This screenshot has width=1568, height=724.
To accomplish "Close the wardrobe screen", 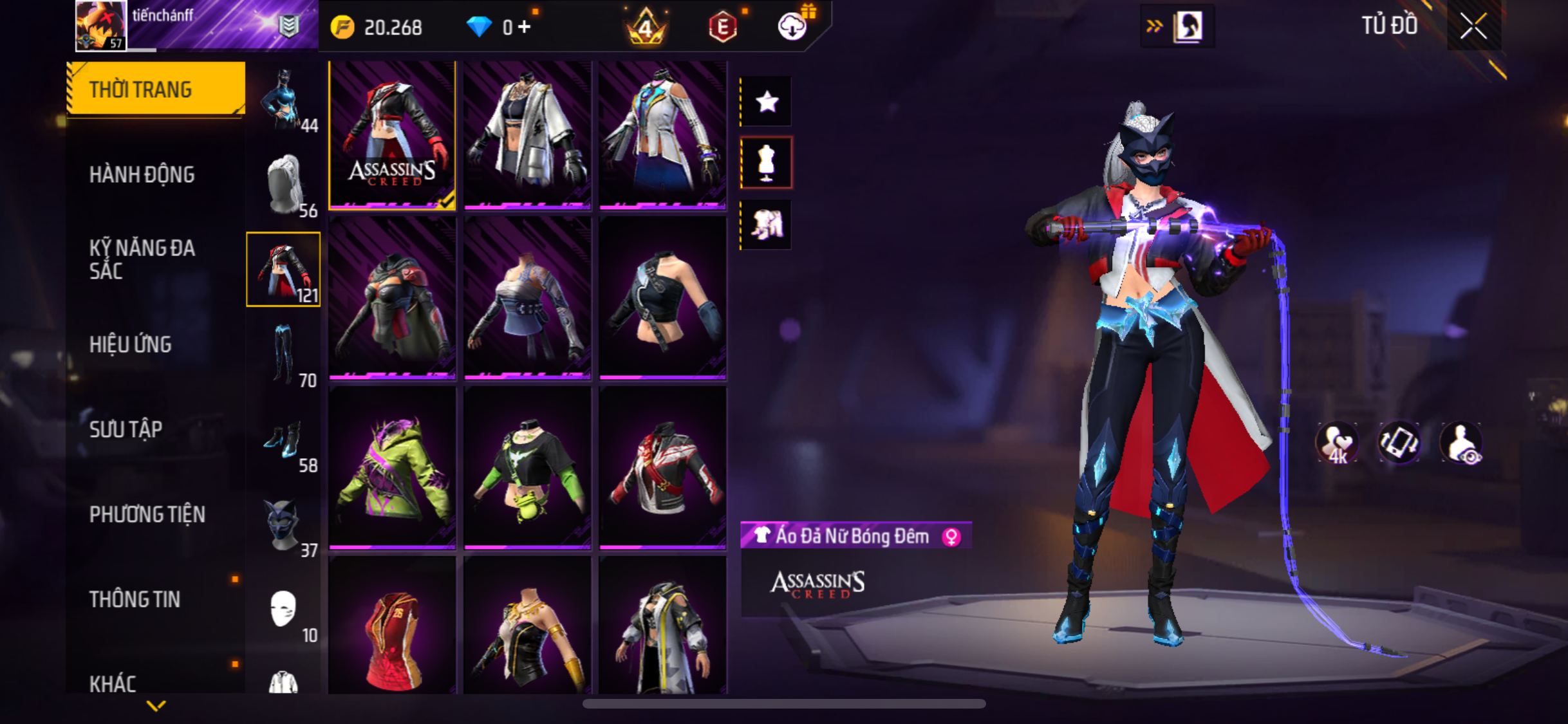I will (x=1473, y=26).
